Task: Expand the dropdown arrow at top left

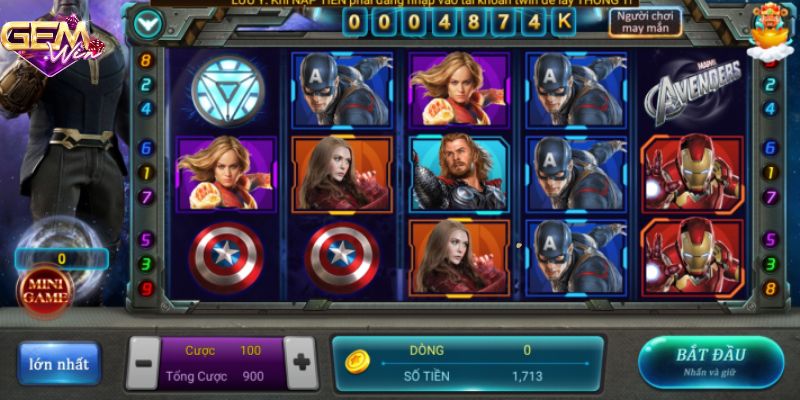Action: [149, 22]
